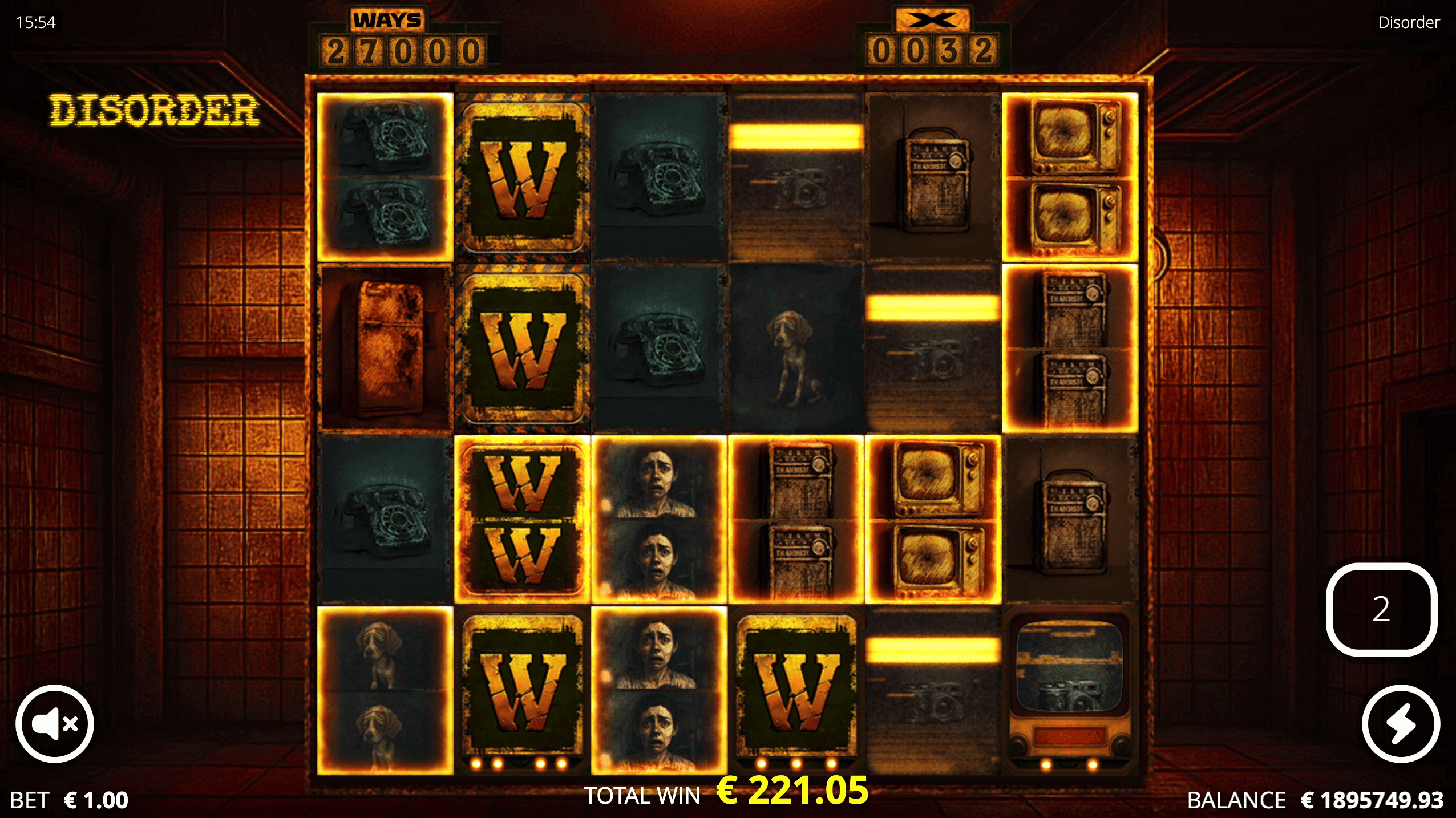This screenshot has height=818, width=1456.
Task: Toggle sound off using speaker icon
Action: 54,723
